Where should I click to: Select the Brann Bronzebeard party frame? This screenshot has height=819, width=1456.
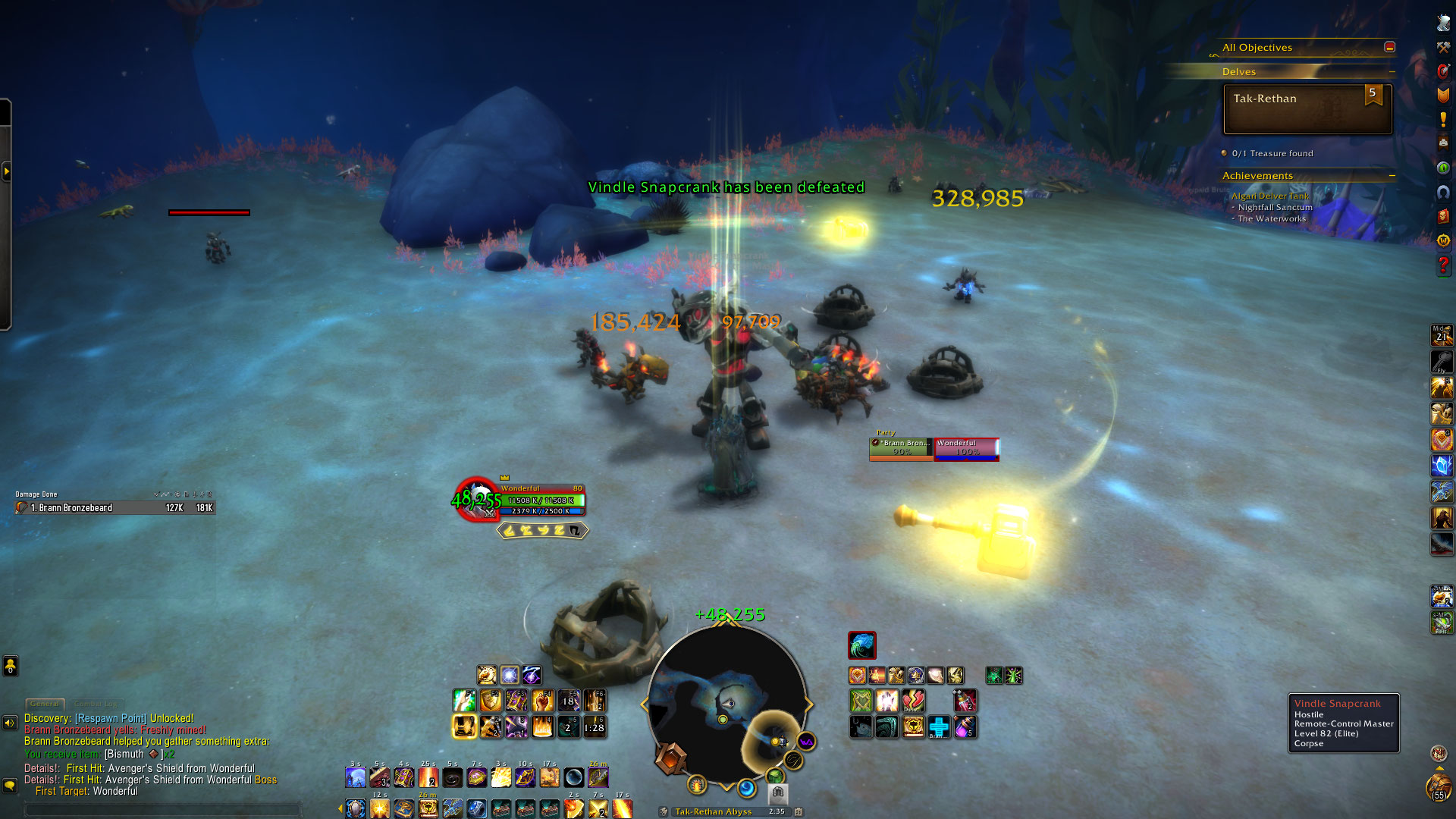[x=902, y=448]
